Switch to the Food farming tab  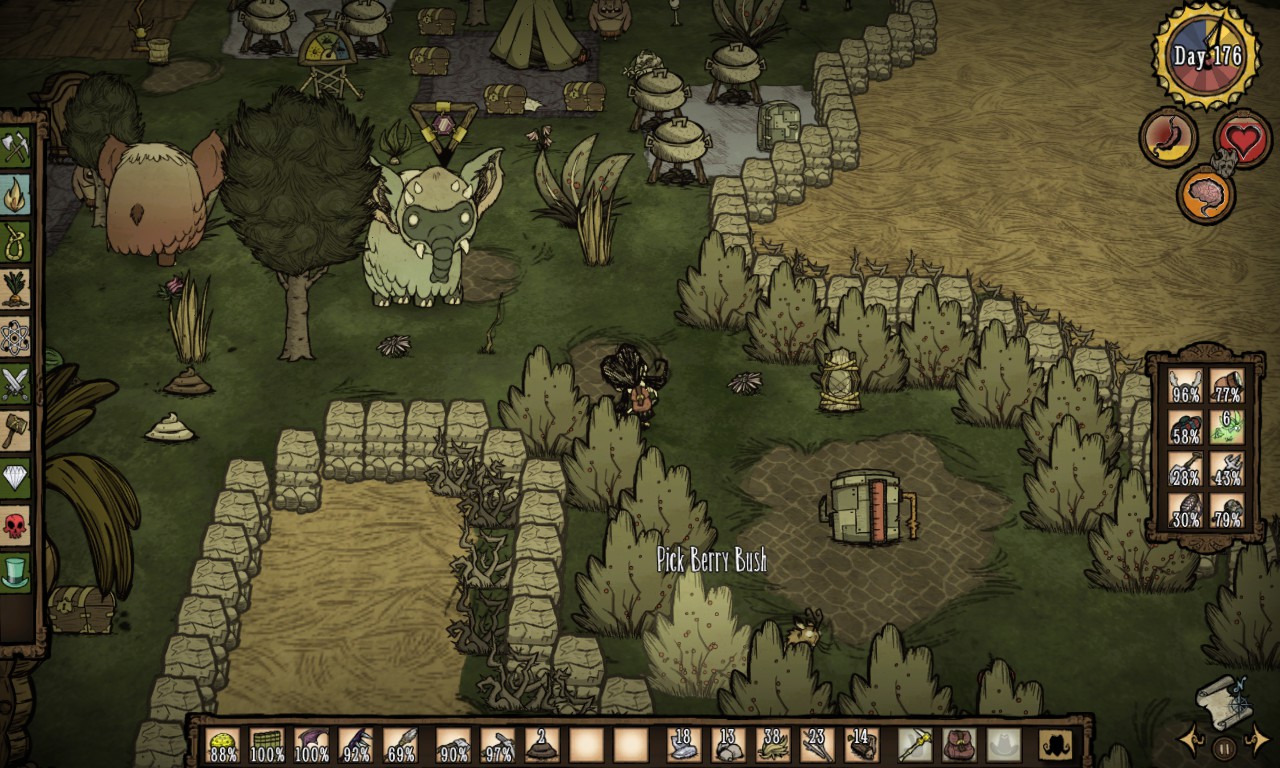[15, 289]
